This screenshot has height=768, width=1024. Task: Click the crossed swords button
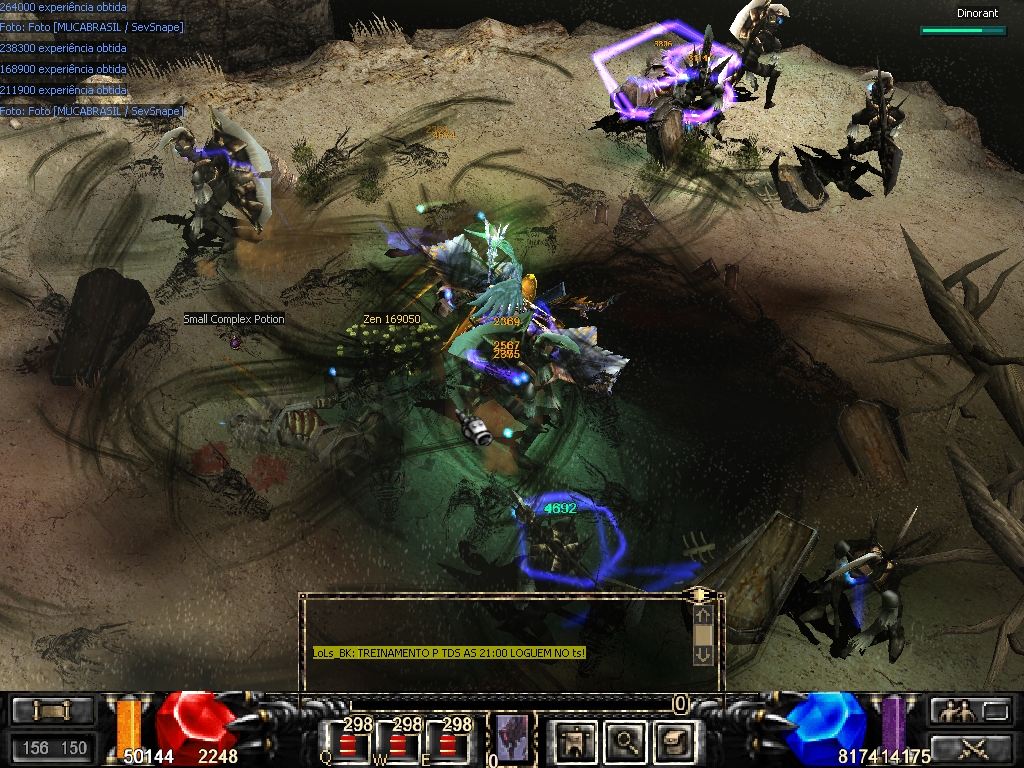pyautogui.click(x=971, y=746)
